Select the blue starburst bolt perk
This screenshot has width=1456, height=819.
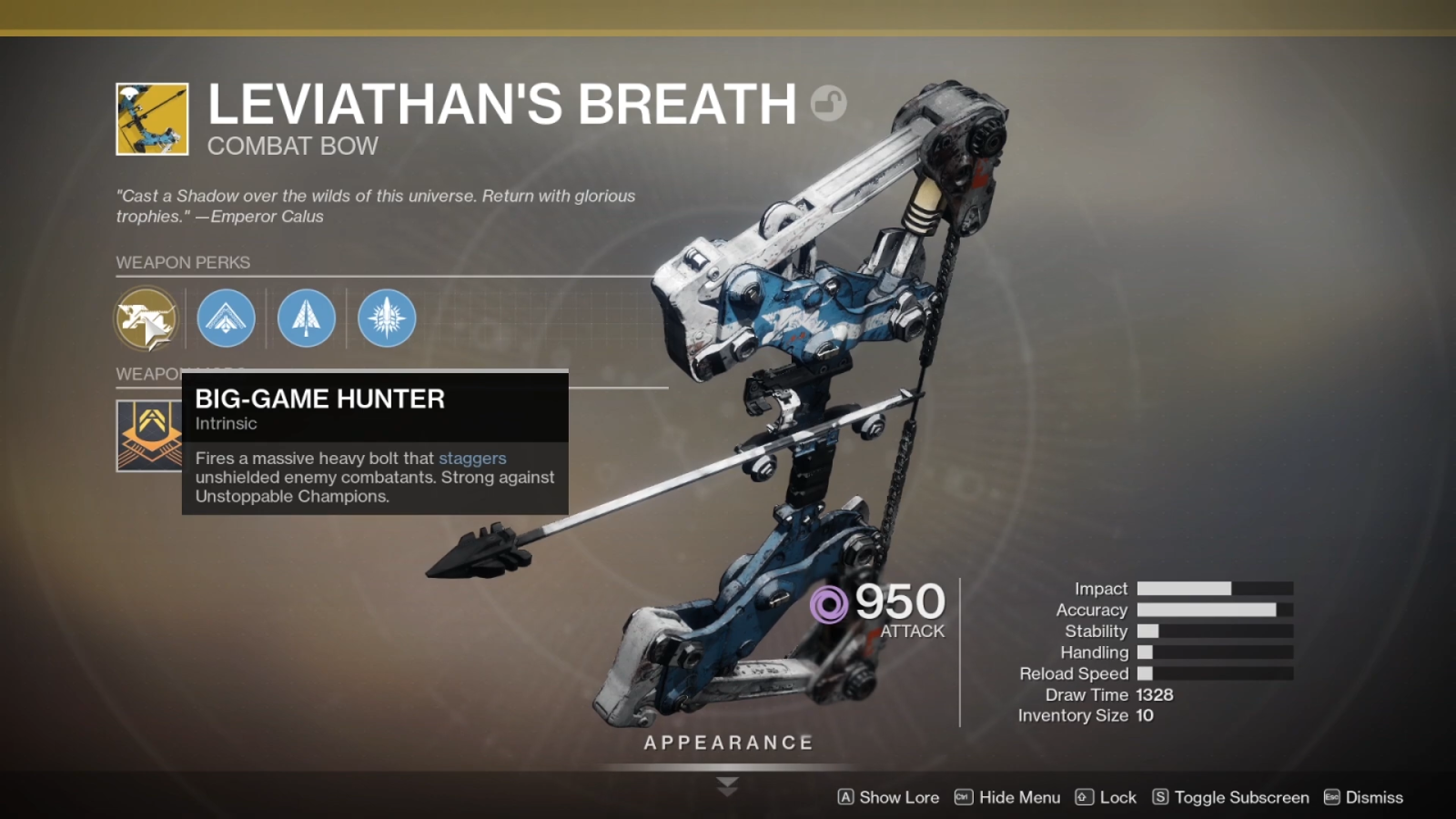pos(387,318)
